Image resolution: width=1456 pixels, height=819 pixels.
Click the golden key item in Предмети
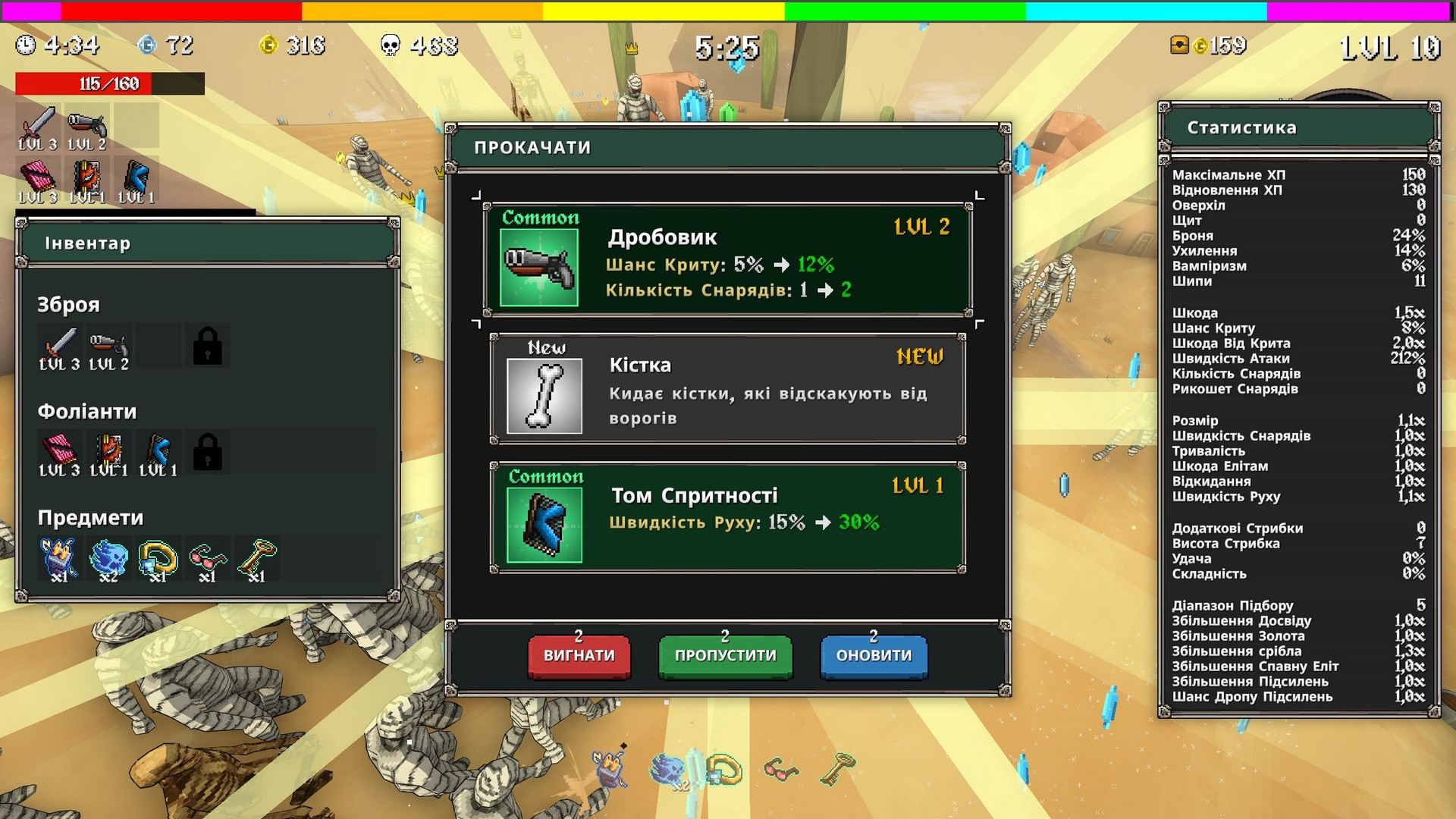click(257, 559)
